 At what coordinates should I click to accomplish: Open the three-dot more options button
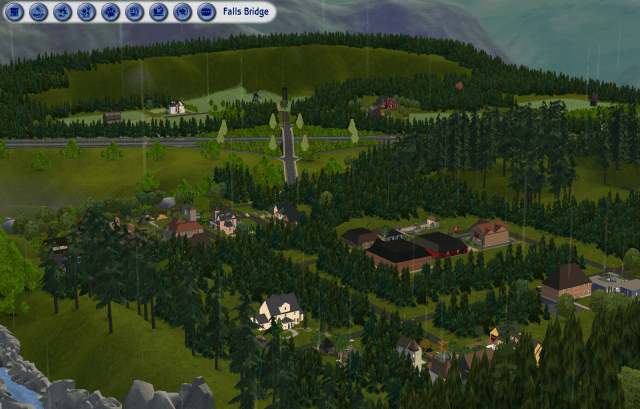[206, 12]
